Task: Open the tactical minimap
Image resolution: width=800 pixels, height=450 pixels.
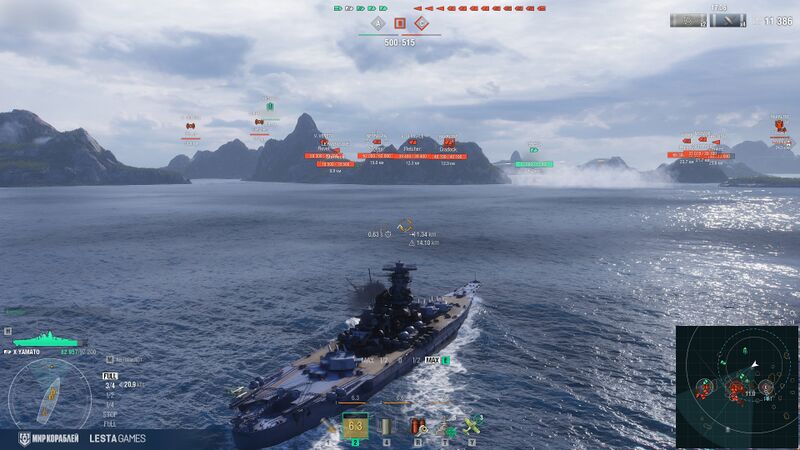Action: tap(736, 386)
